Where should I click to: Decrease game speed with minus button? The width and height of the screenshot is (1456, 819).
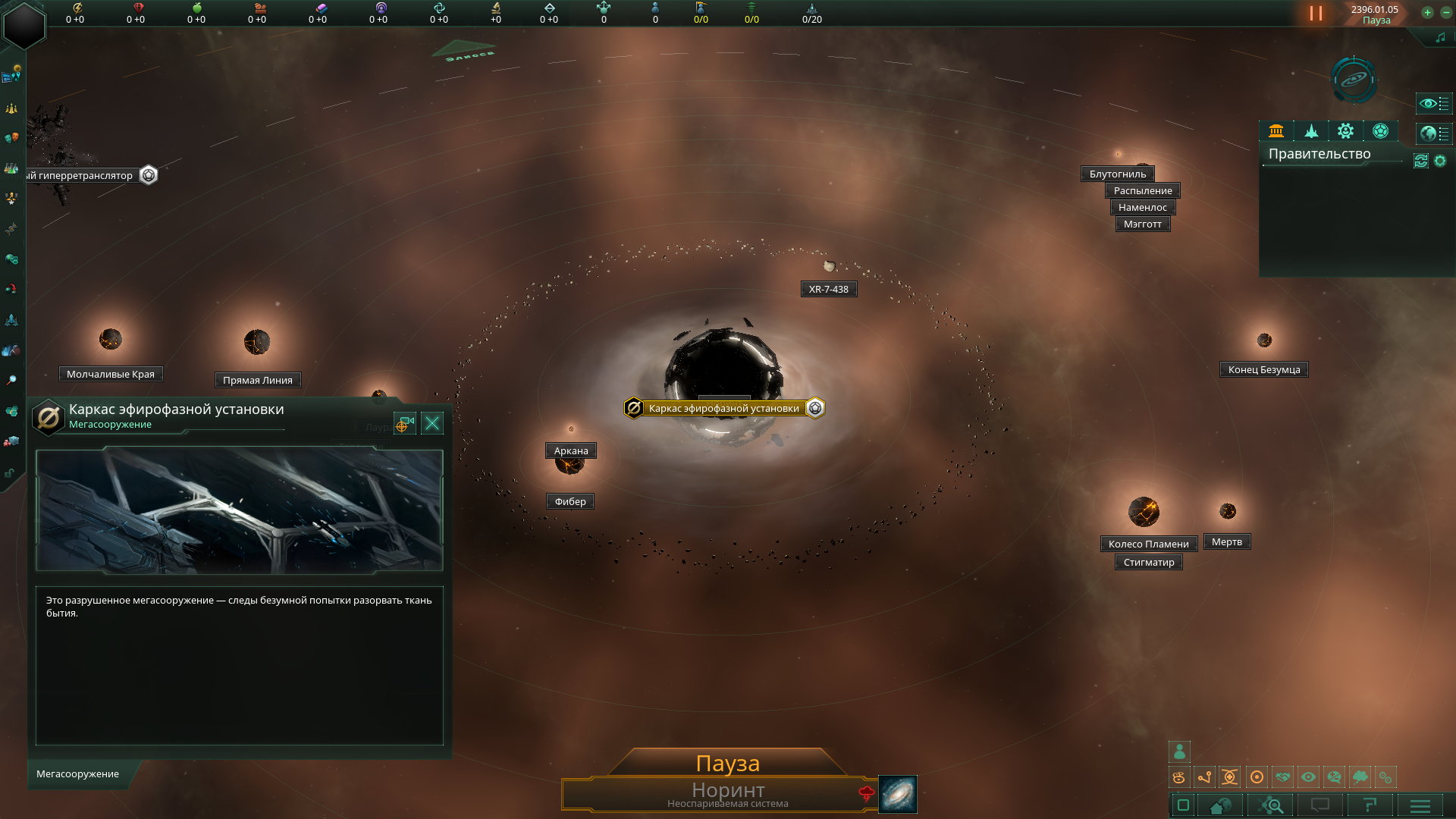point(1446,13)
